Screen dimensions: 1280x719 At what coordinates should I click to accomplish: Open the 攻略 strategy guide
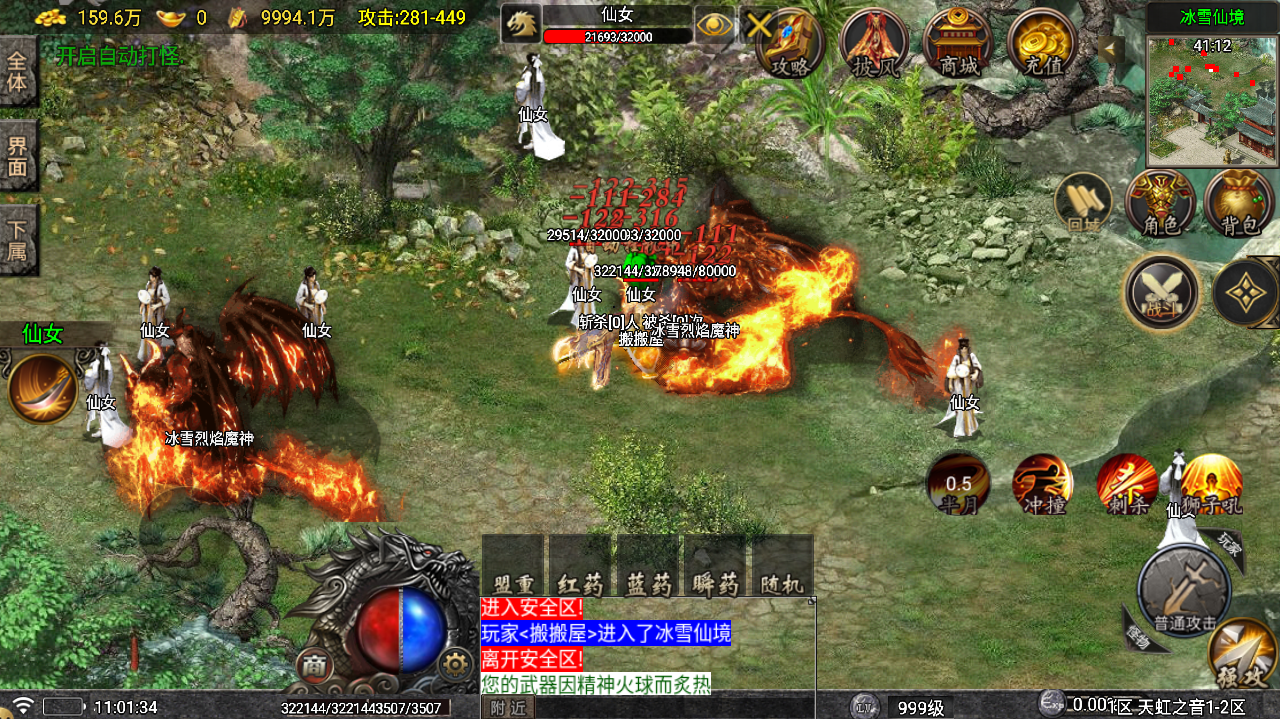[x=790, y=42]
